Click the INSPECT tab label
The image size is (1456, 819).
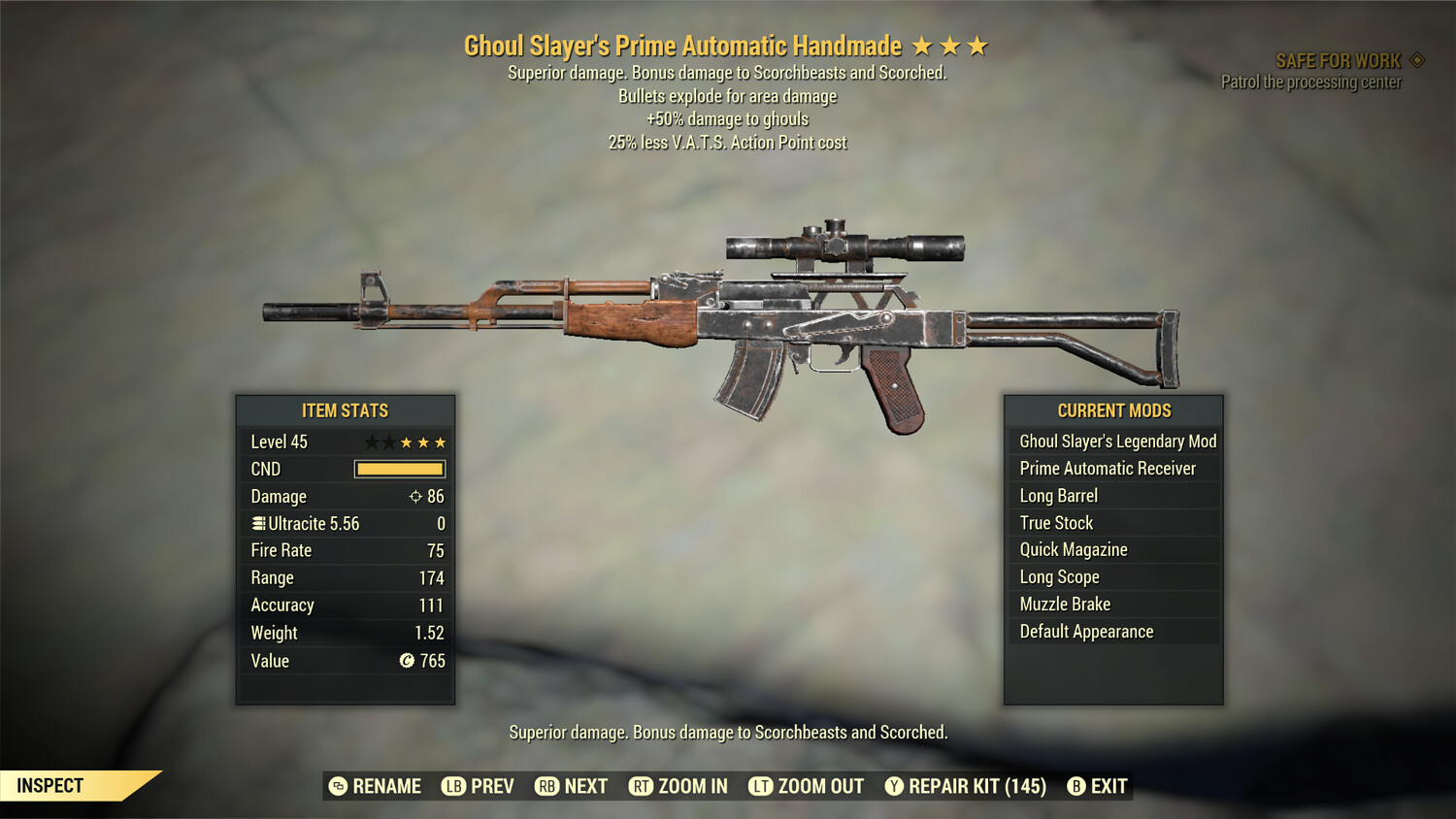[x=49, y=786]
